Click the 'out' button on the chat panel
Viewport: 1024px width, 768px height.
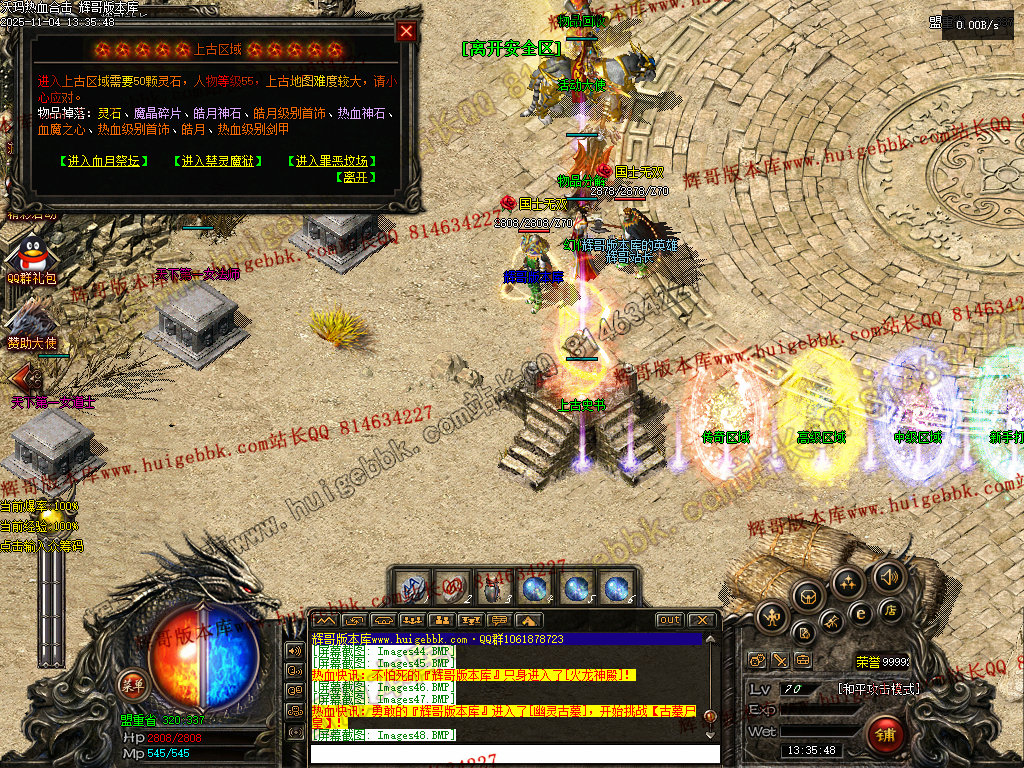tap(670, 620)
